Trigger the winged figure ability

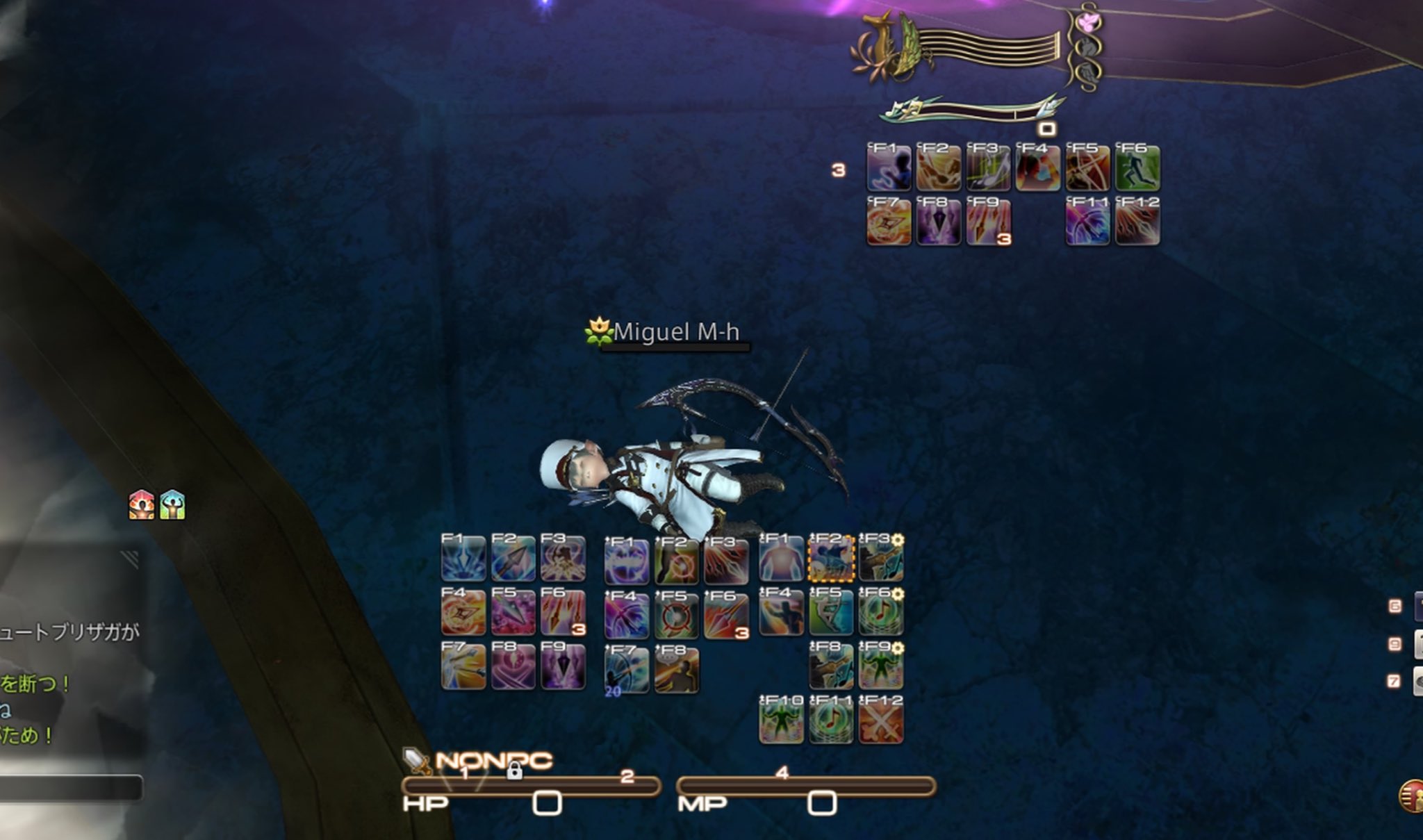[563, 559]
